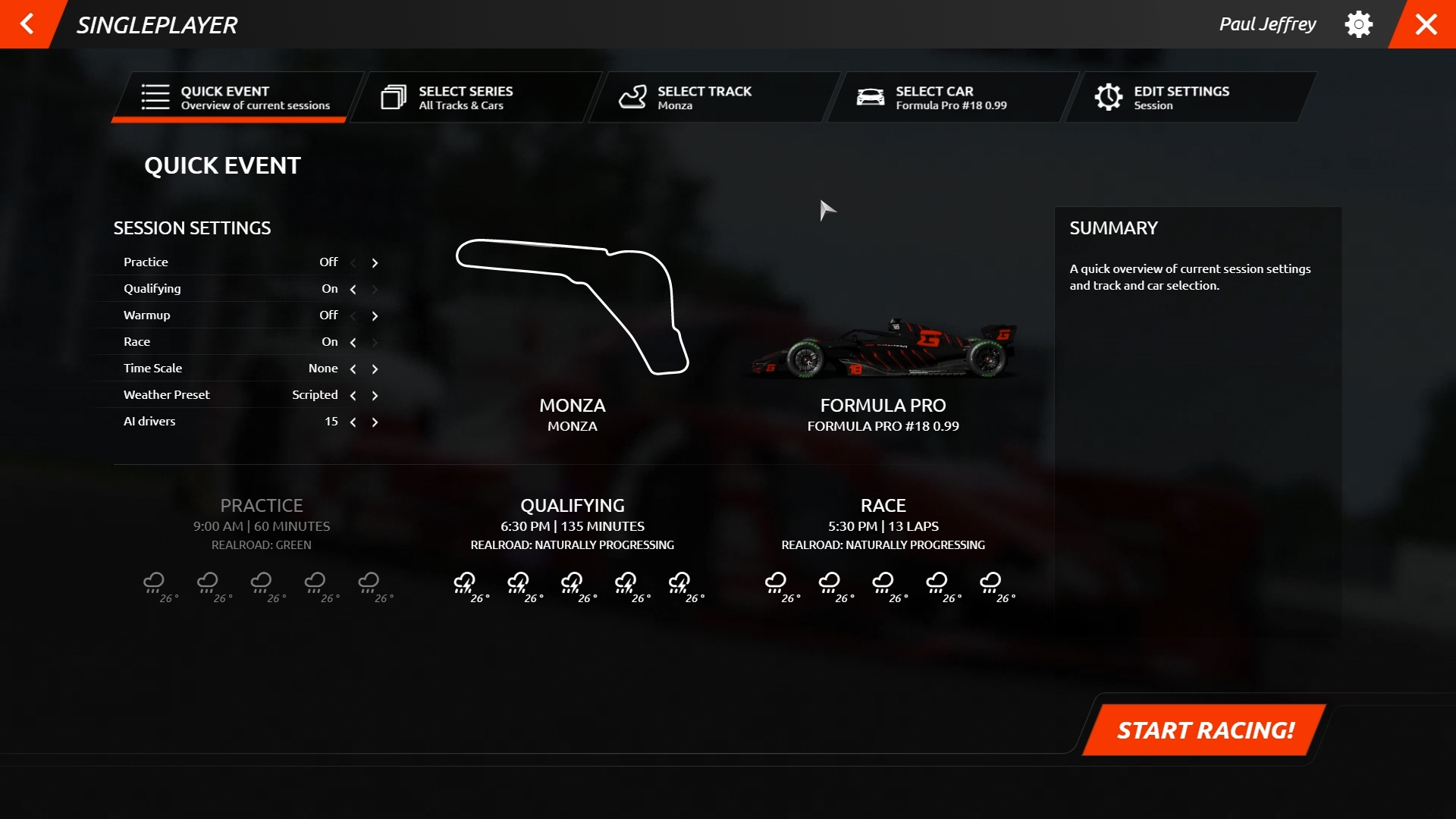Image resolution: width=1456 pixels, height=819 pixels.
Task: Turn Practice on with right arrow
Action: (375, 263)
